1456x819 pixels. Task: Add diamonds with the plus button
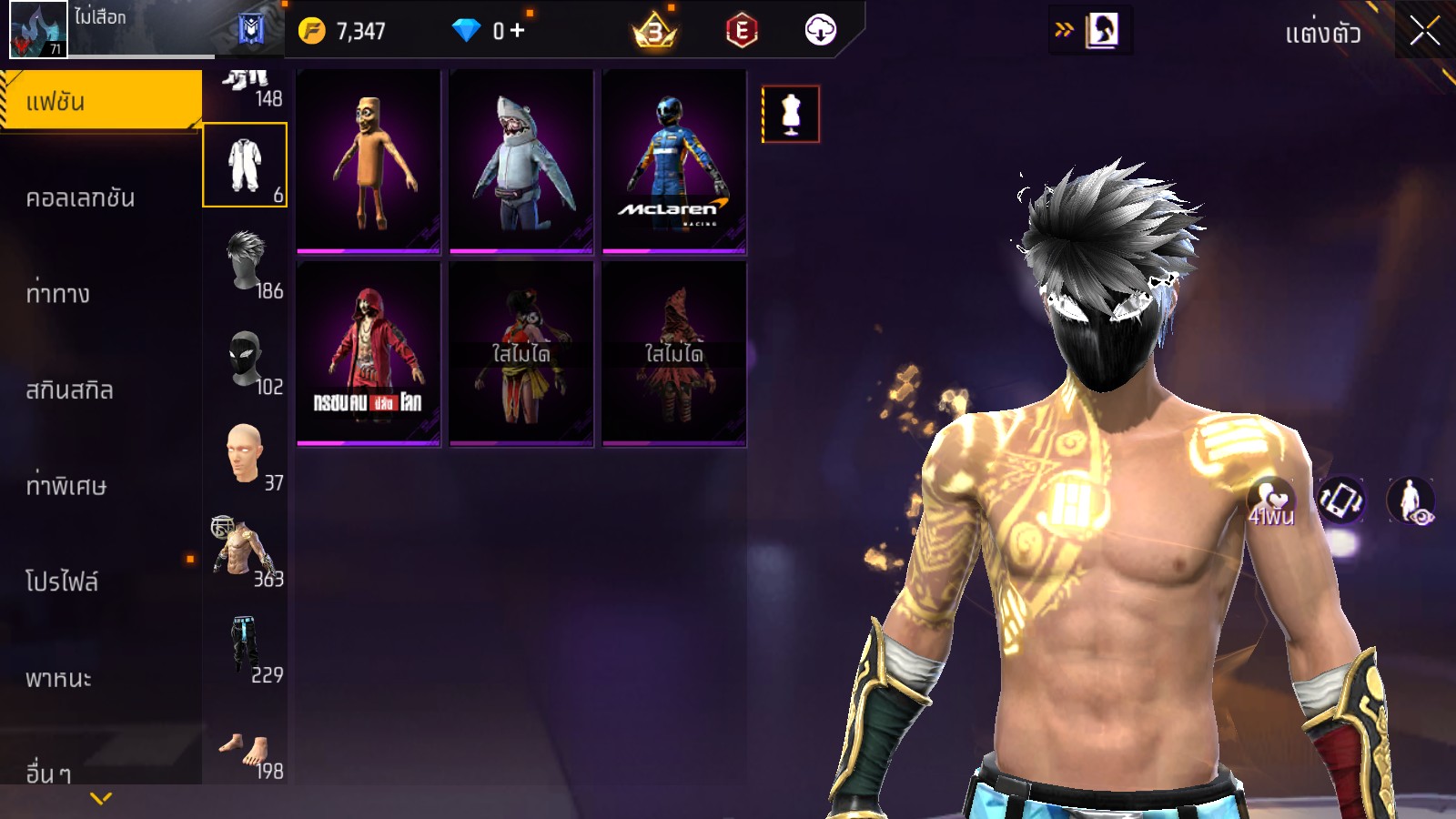pyautogui.click(x=518, y=31)
